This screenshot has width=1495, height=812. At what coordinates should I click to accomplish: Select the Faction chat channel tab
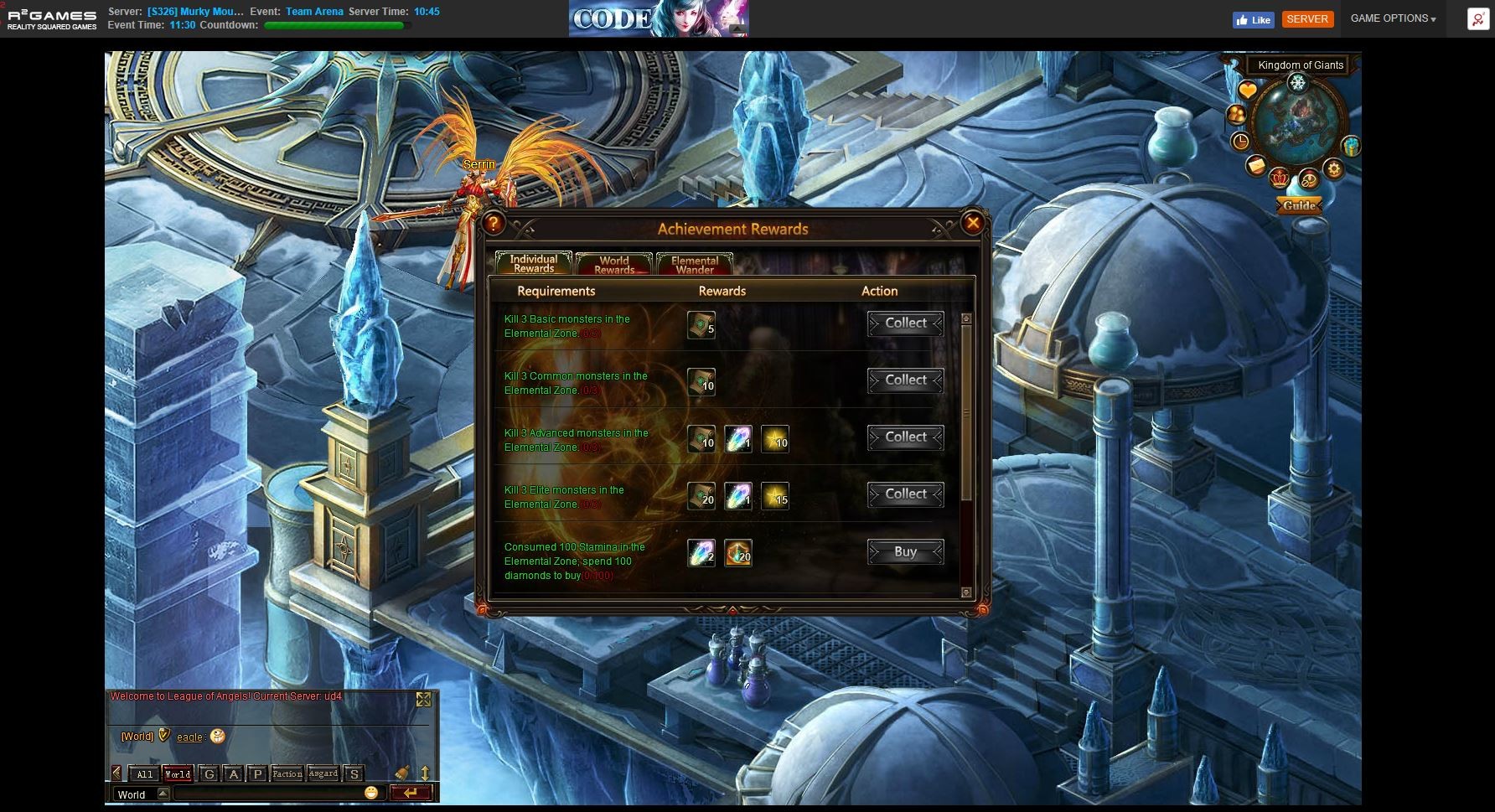(x=287, y=773)
